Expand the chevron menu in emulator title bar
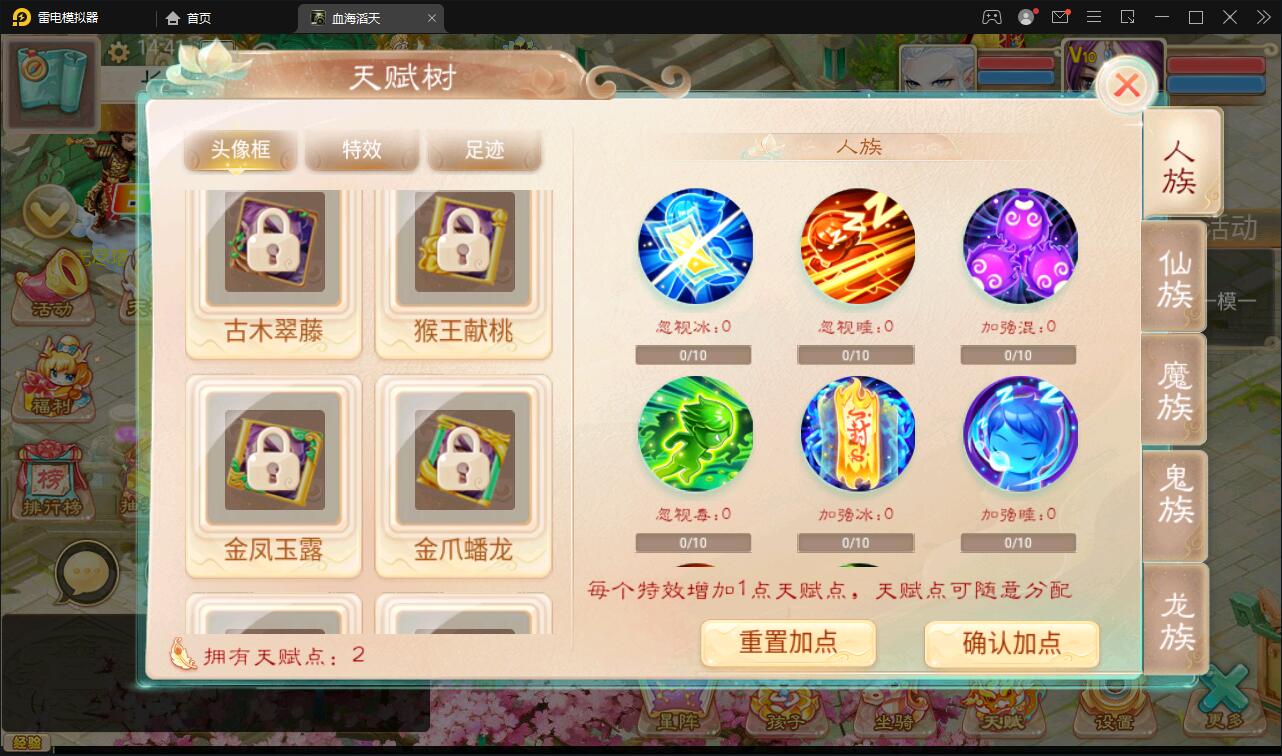The image size is (1282, 756). pyautogui.click(x=1263, y=17)
